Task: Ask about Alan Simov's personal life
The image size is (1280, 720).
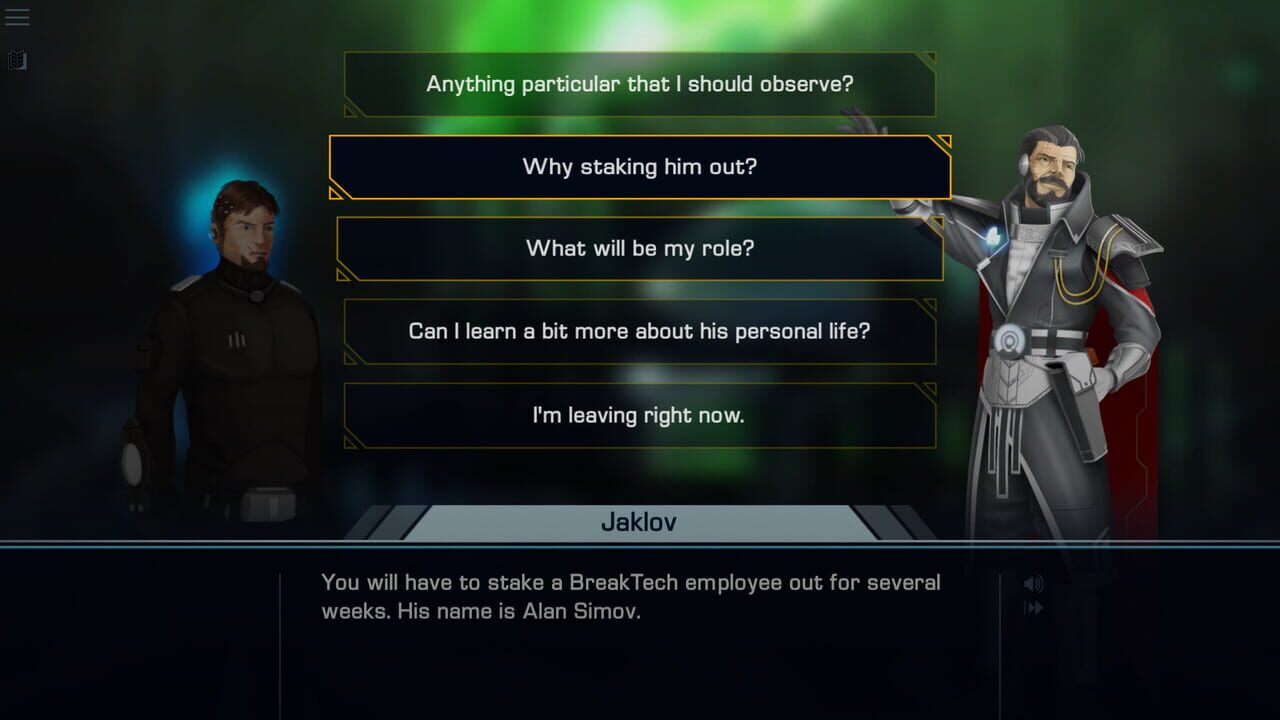Action: pos(640,331)
